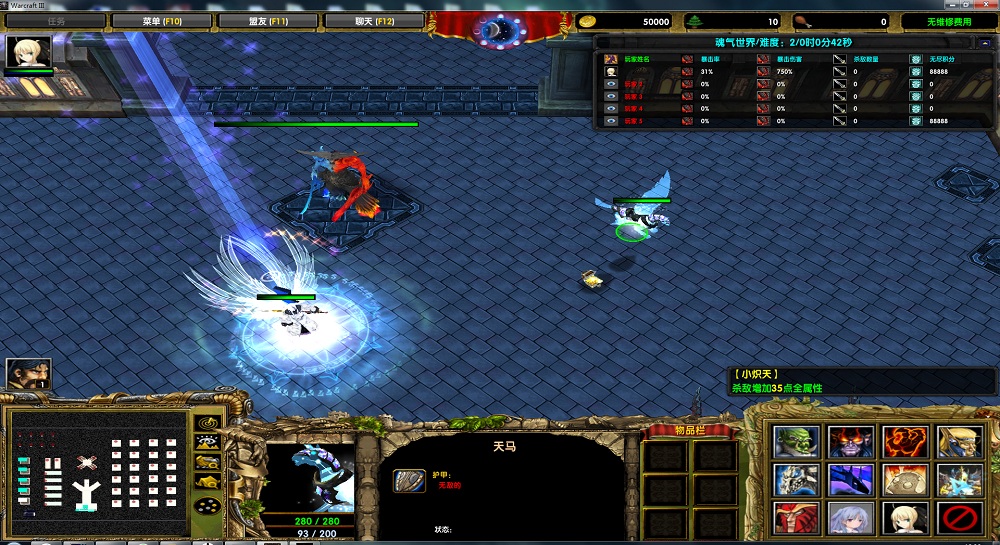Select the blonde hero portrait icon
The image size is (1000, 545).
29,52
